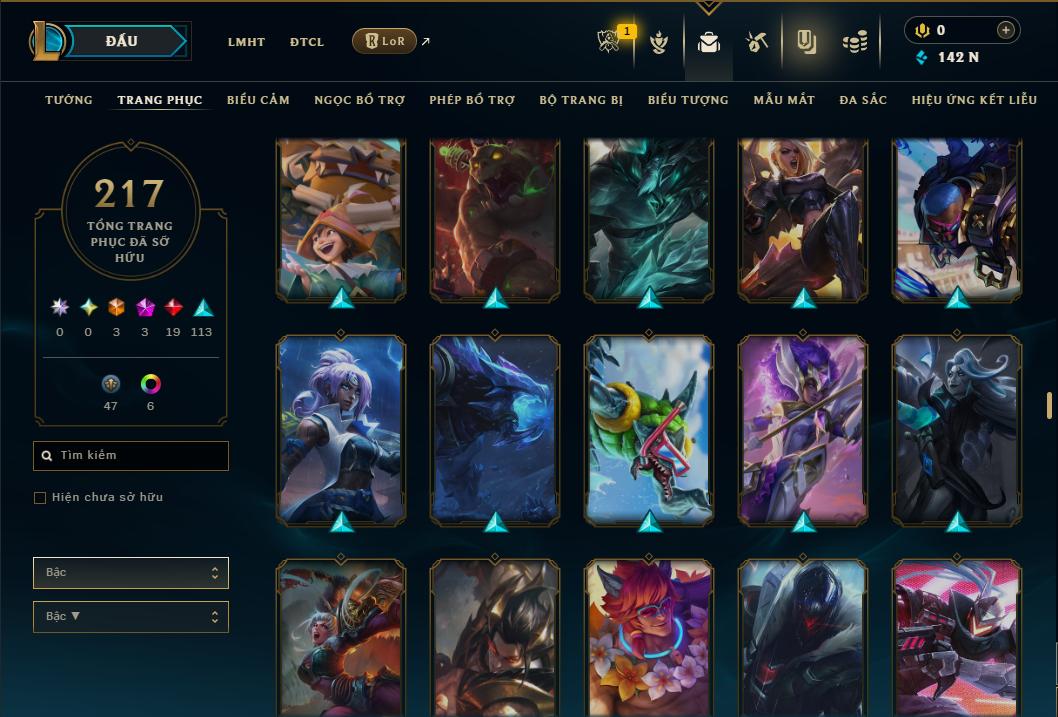Switch to the TƯỚNG tab
Screen dimensions: 1058x717
[69, 100]
